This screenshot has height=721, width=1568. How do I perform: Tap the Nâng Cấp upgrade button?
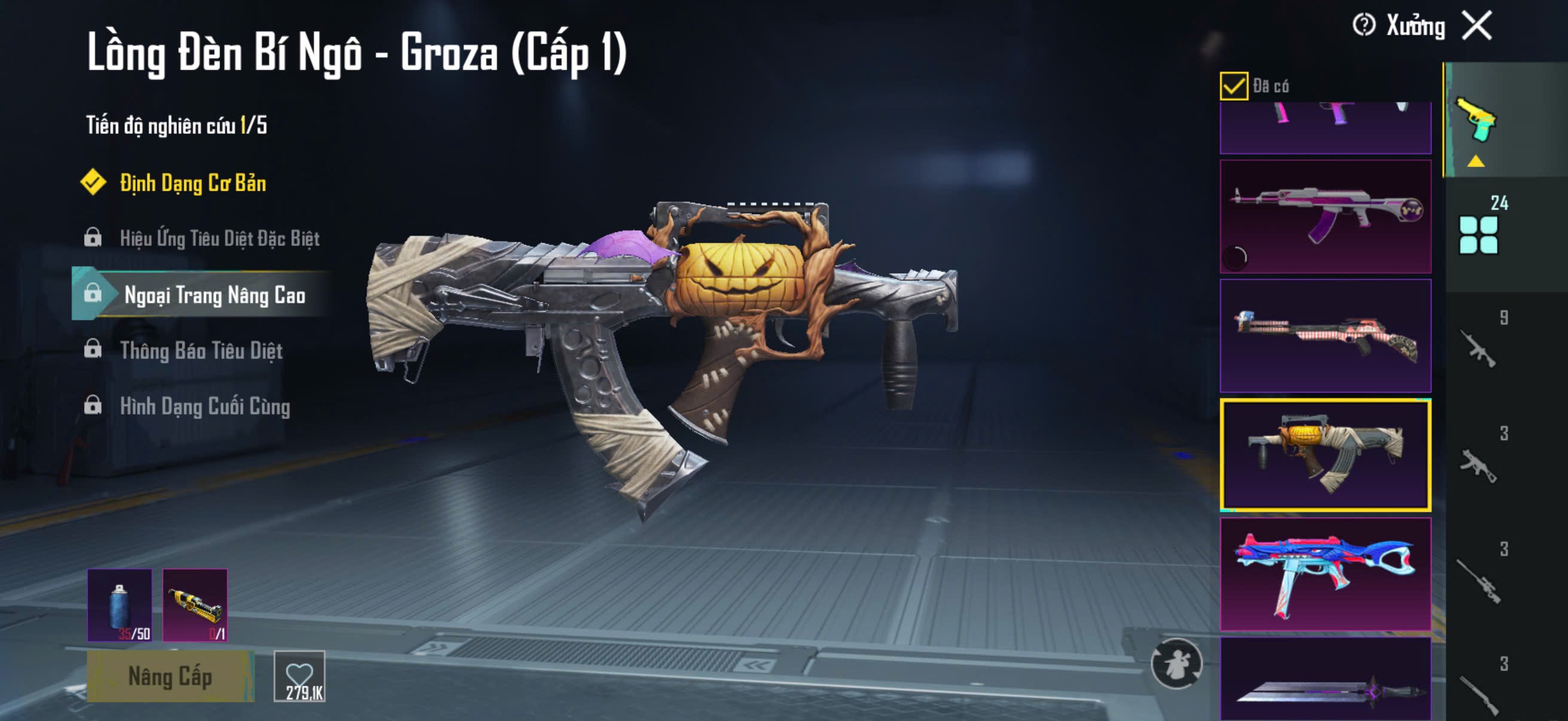[170, 677]
